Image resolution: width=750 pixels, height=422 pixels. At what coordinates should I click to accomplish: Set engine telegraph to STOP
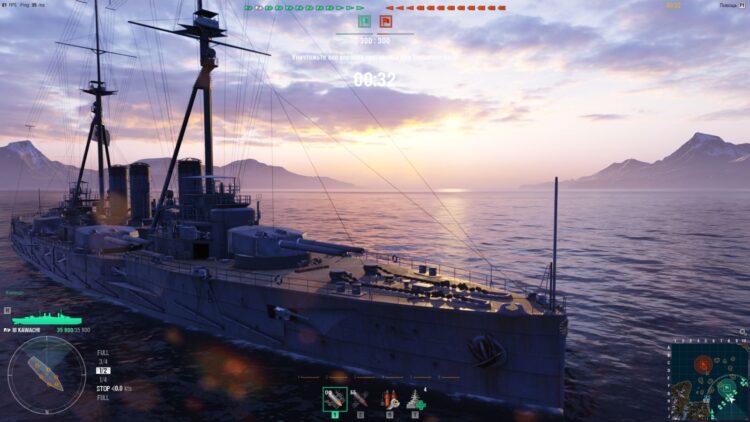point(103,388)
